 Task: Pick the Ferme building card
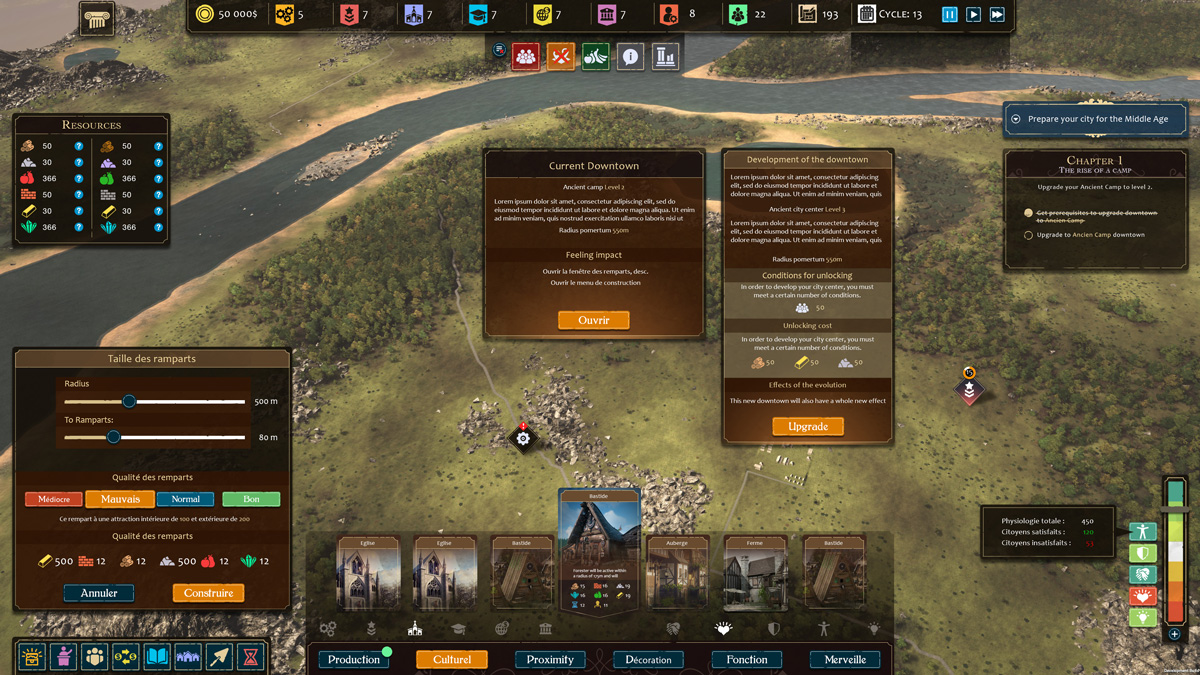click(x=755, y=575)
